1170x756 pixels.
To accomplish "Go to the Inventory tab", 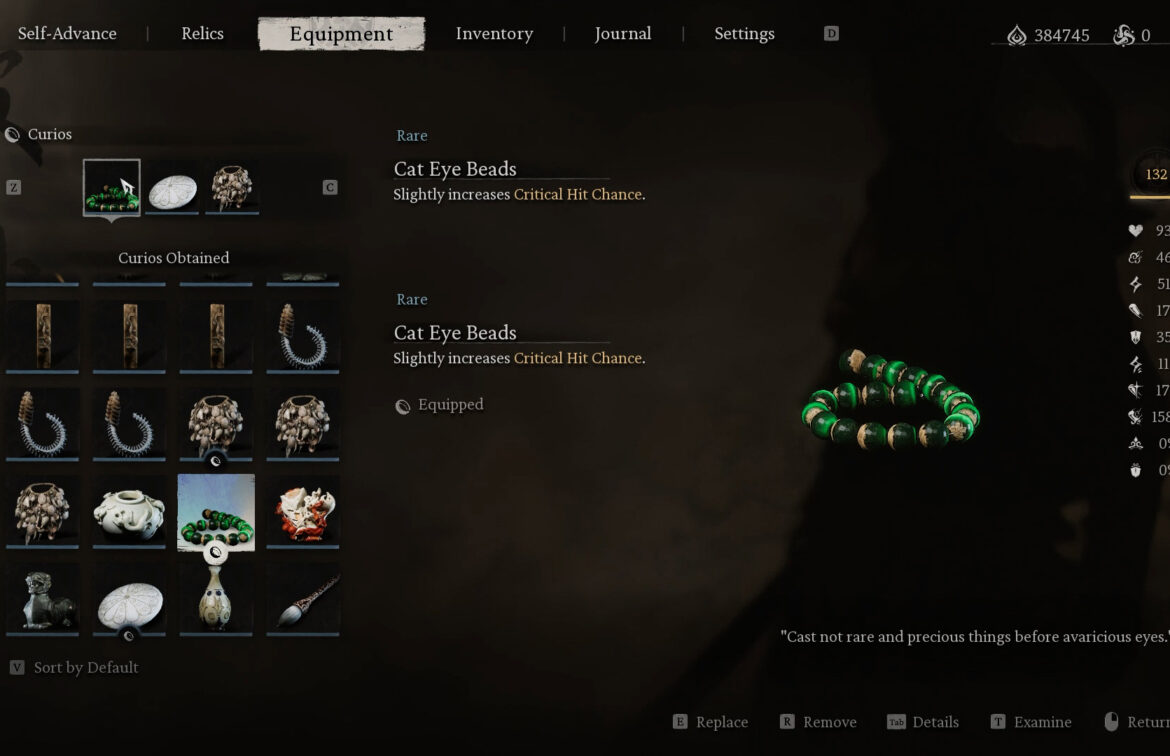I will pyautogui.click(x=494, y=34).
